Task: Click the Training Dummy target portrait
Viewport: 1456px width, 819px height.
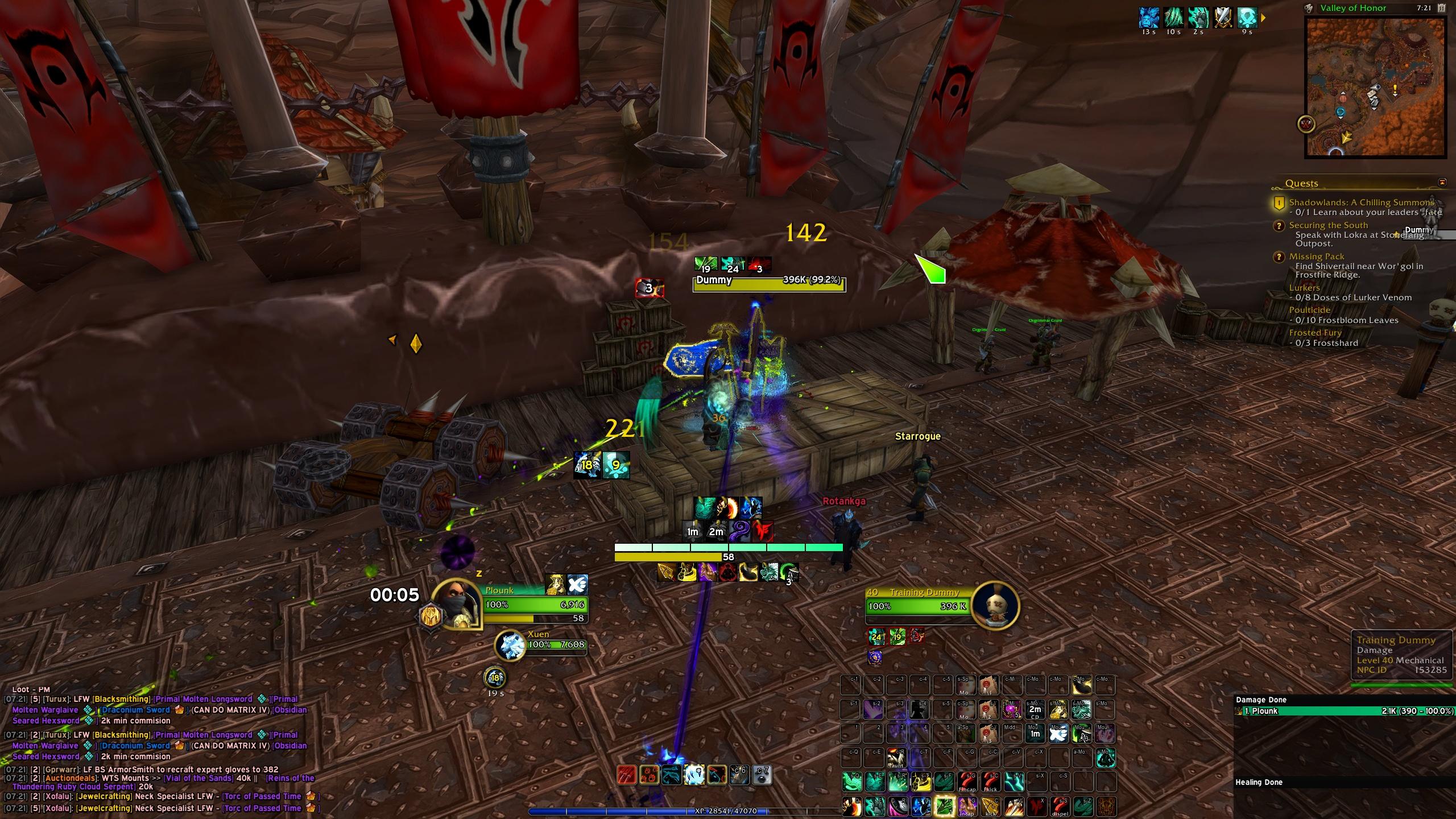Action: [995, 606]
